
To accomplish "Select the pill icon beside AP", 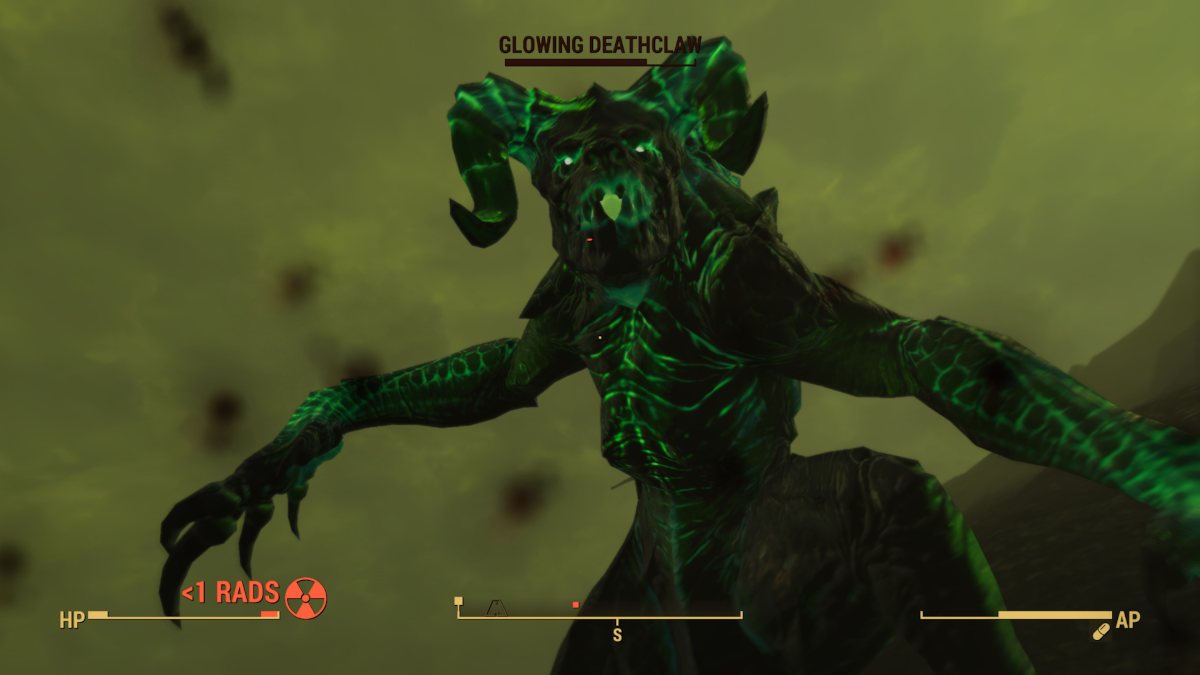I will click(x=1101, y=631).
